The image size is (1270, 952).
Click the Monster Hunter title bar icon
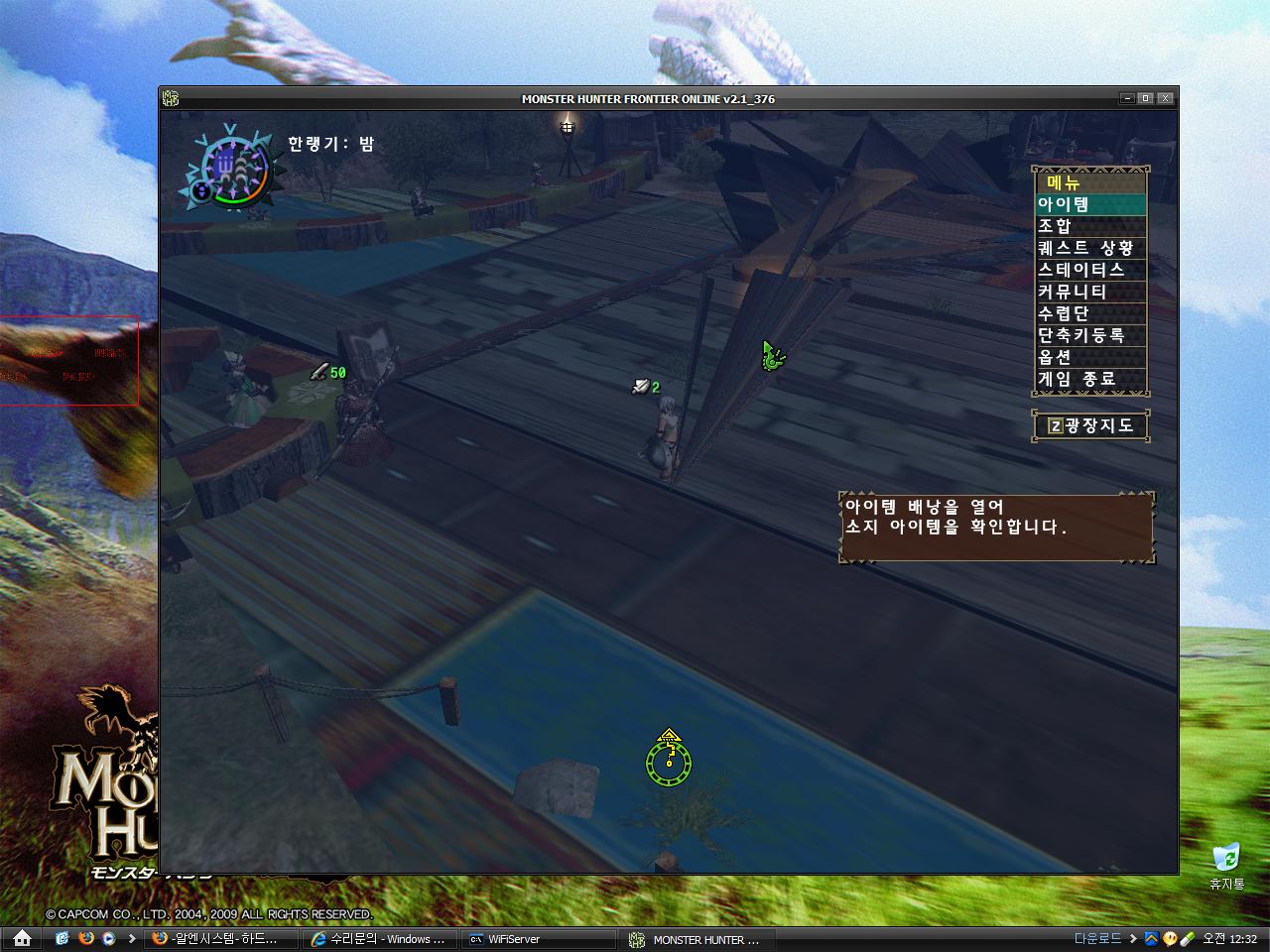pos(172,98)
